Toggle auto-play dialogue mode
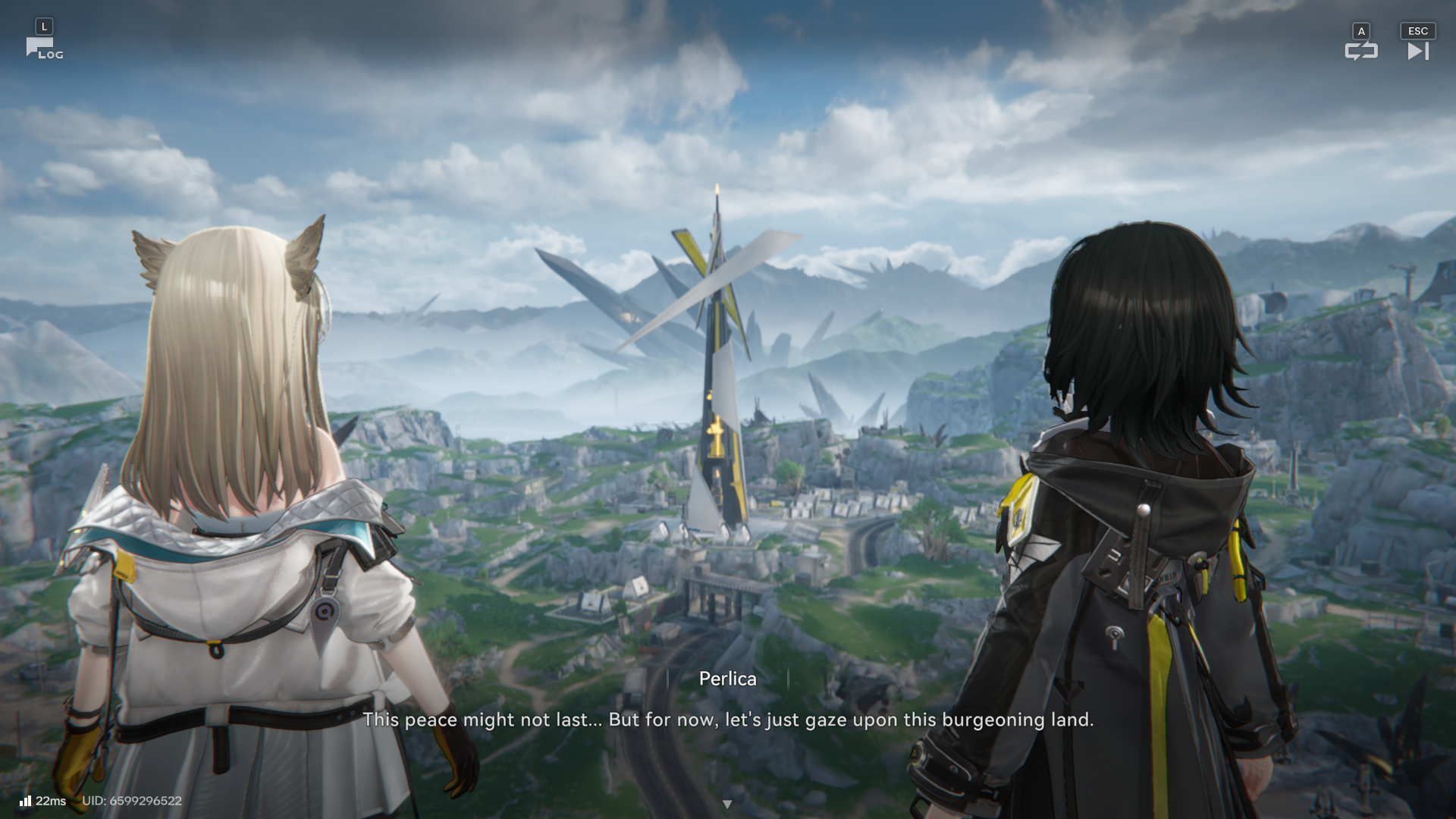Image resolution: width=1456 pixels, height=819 pixels. 1360,51
